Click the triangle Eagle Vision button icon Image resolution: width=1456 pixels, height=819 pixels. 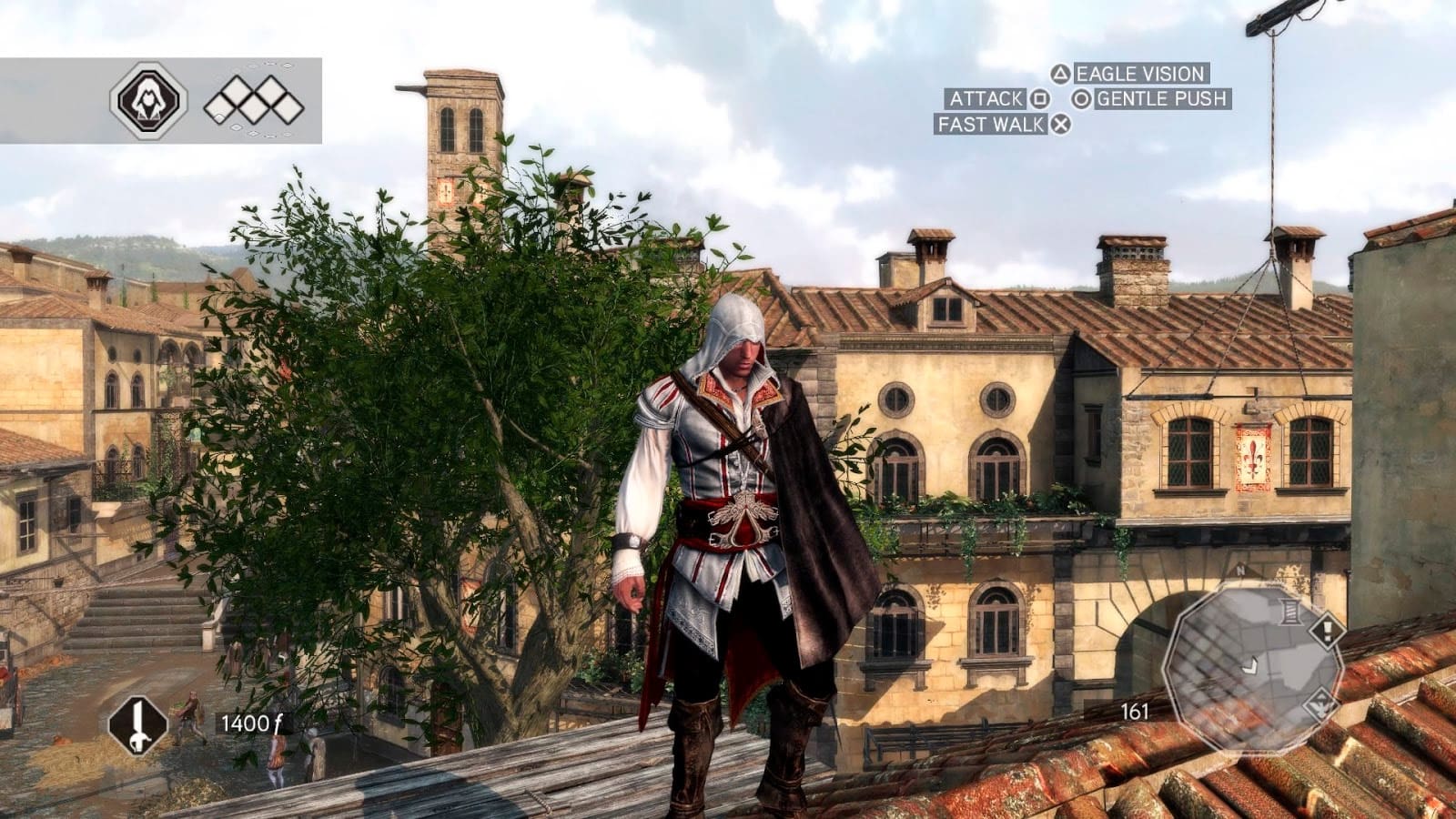(x=1061, y=74)
